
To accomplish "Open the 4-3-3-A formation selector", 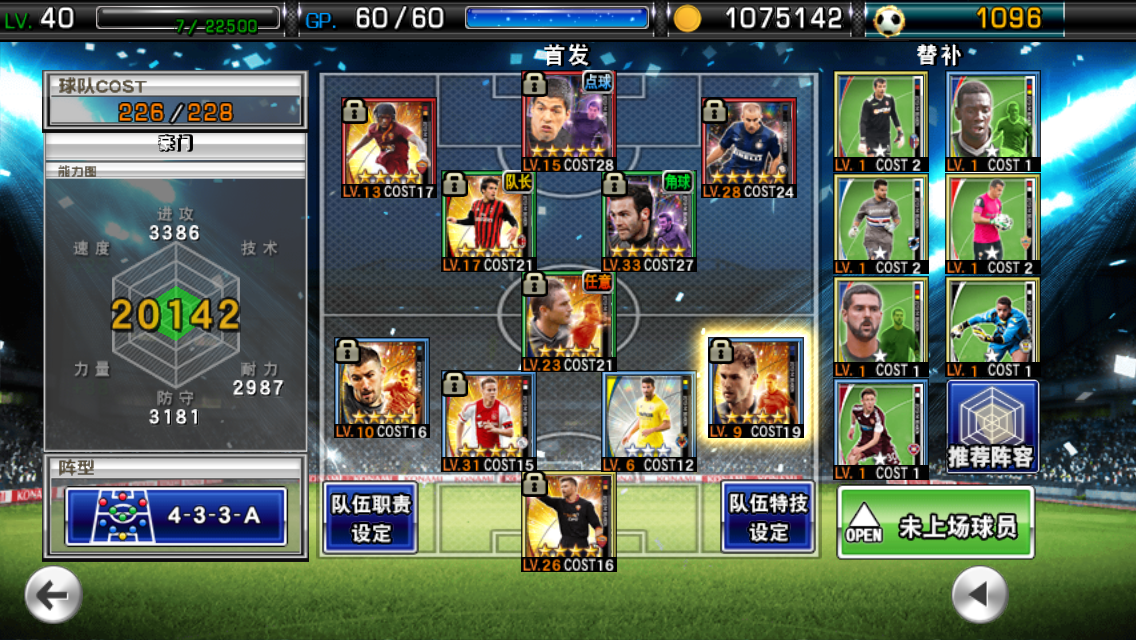I will click(176, 516).
